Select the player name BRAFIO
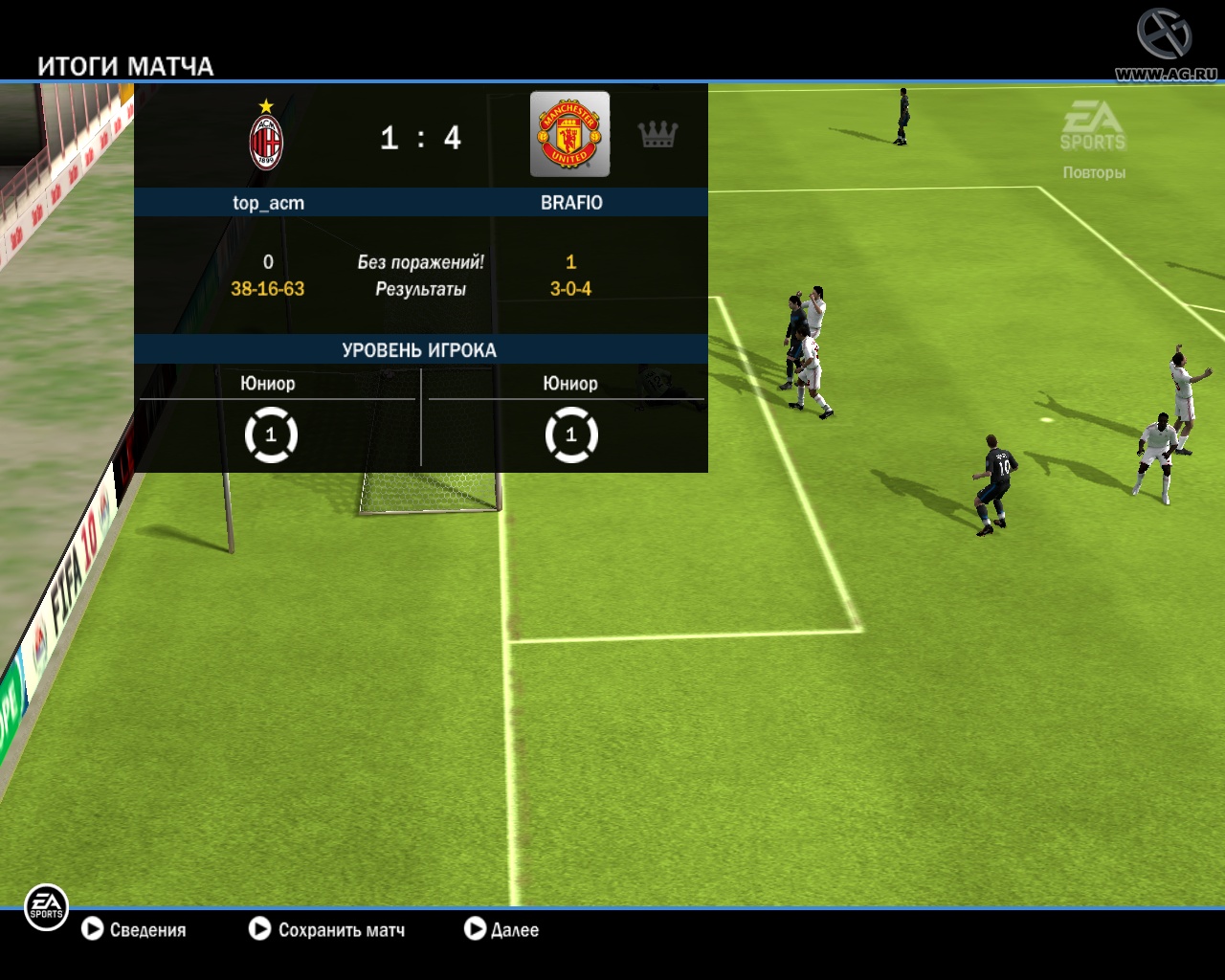 [x=571, y=202]
